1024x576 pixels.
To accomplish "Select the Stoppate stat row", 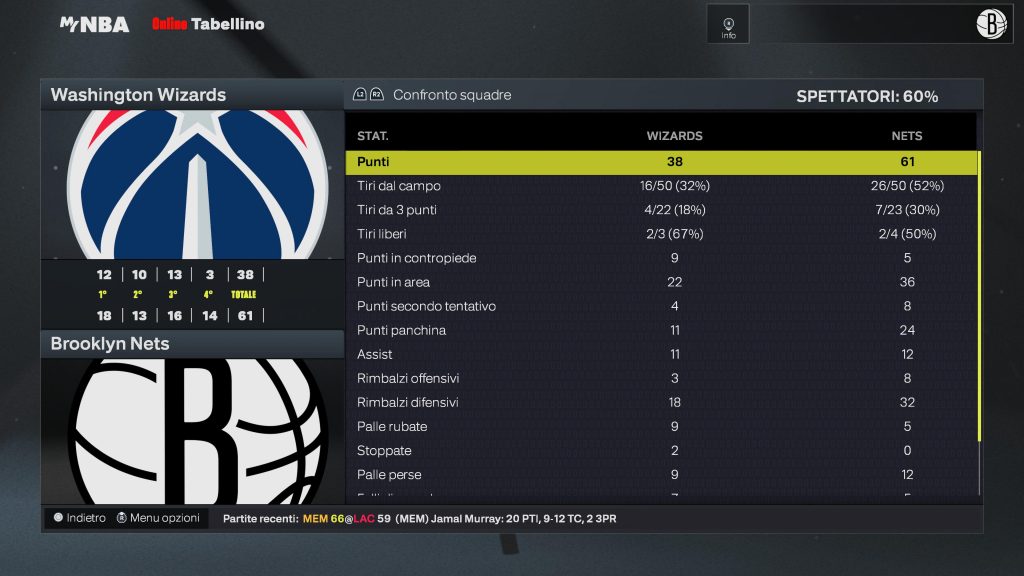I will (x=660, y=450).
